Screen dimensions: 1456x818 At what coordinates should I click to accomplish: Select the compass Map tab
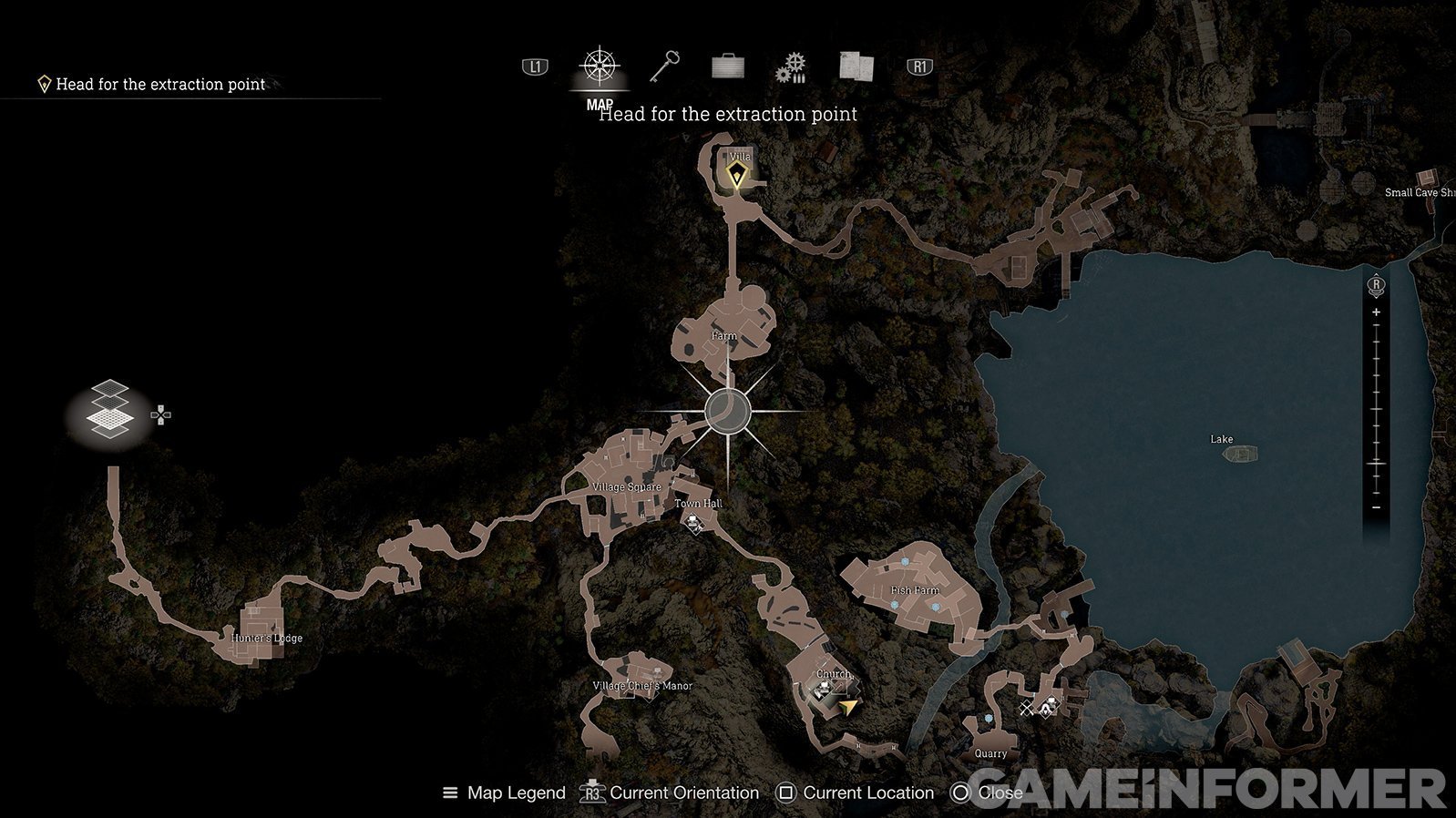600,66
